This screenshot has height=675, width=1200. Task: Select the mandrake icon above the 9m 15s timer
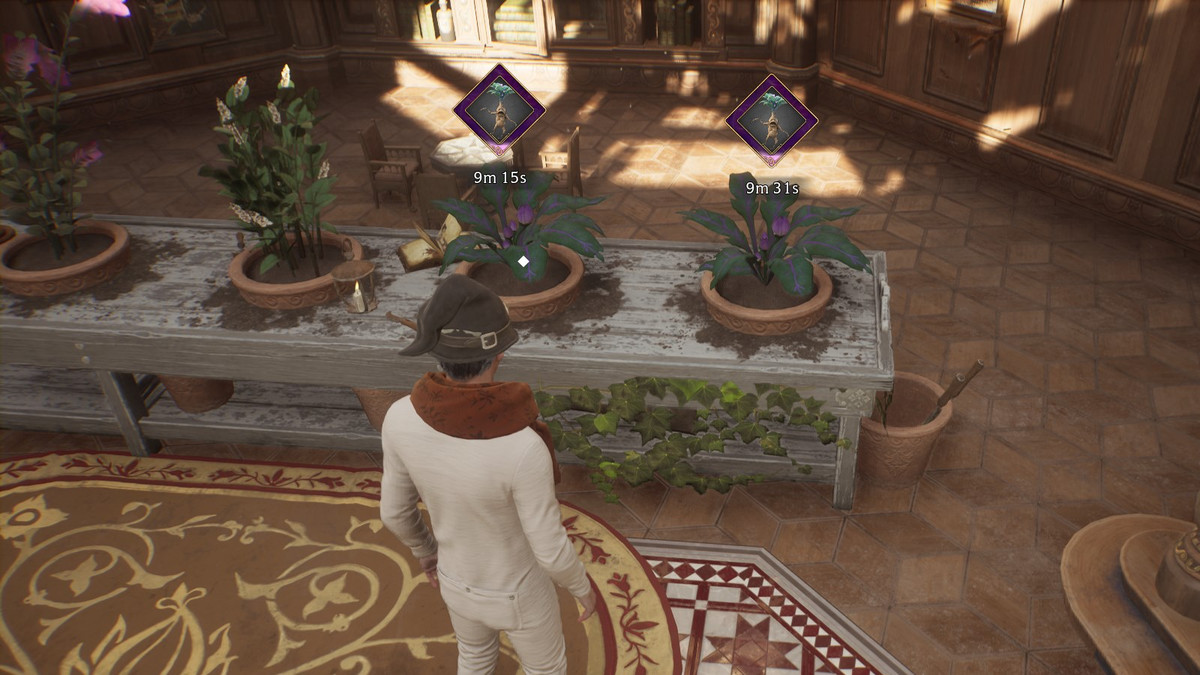coord(499,110)
